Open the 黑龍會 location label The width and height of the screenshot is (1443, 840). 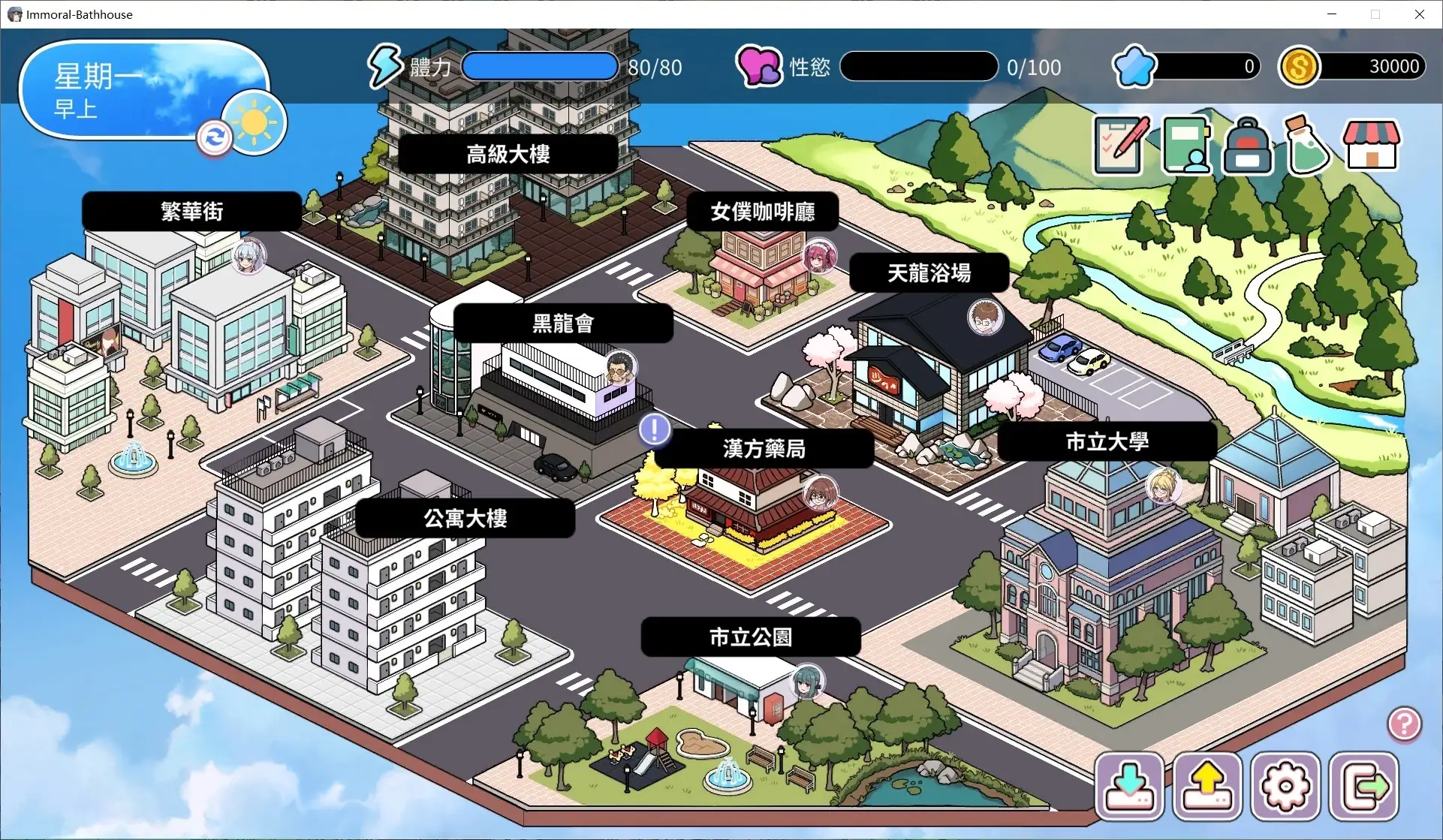coord(562,323)
